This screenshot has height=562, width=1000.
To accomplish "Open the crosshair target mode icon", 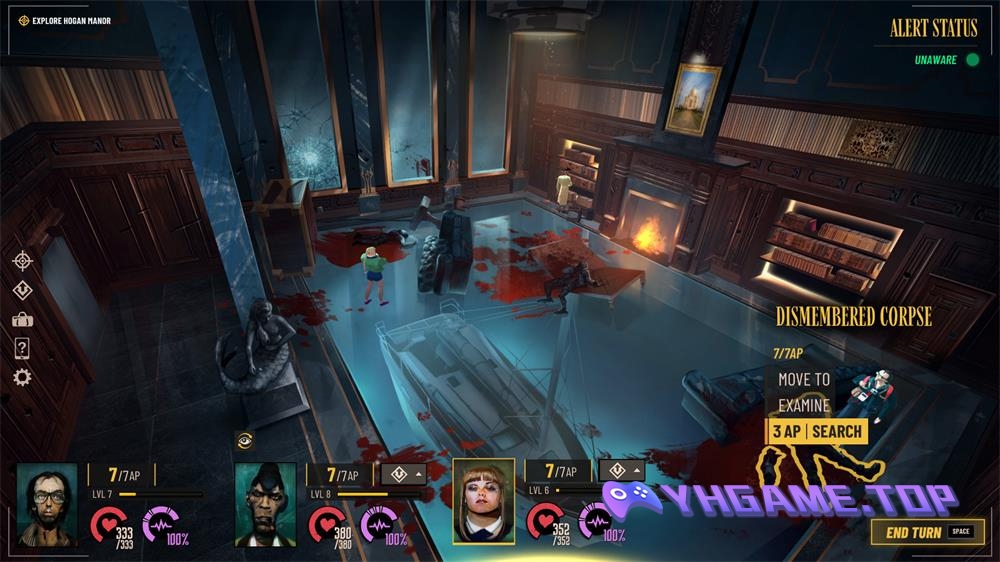I will pyautogui.click(x=22, y=260).
